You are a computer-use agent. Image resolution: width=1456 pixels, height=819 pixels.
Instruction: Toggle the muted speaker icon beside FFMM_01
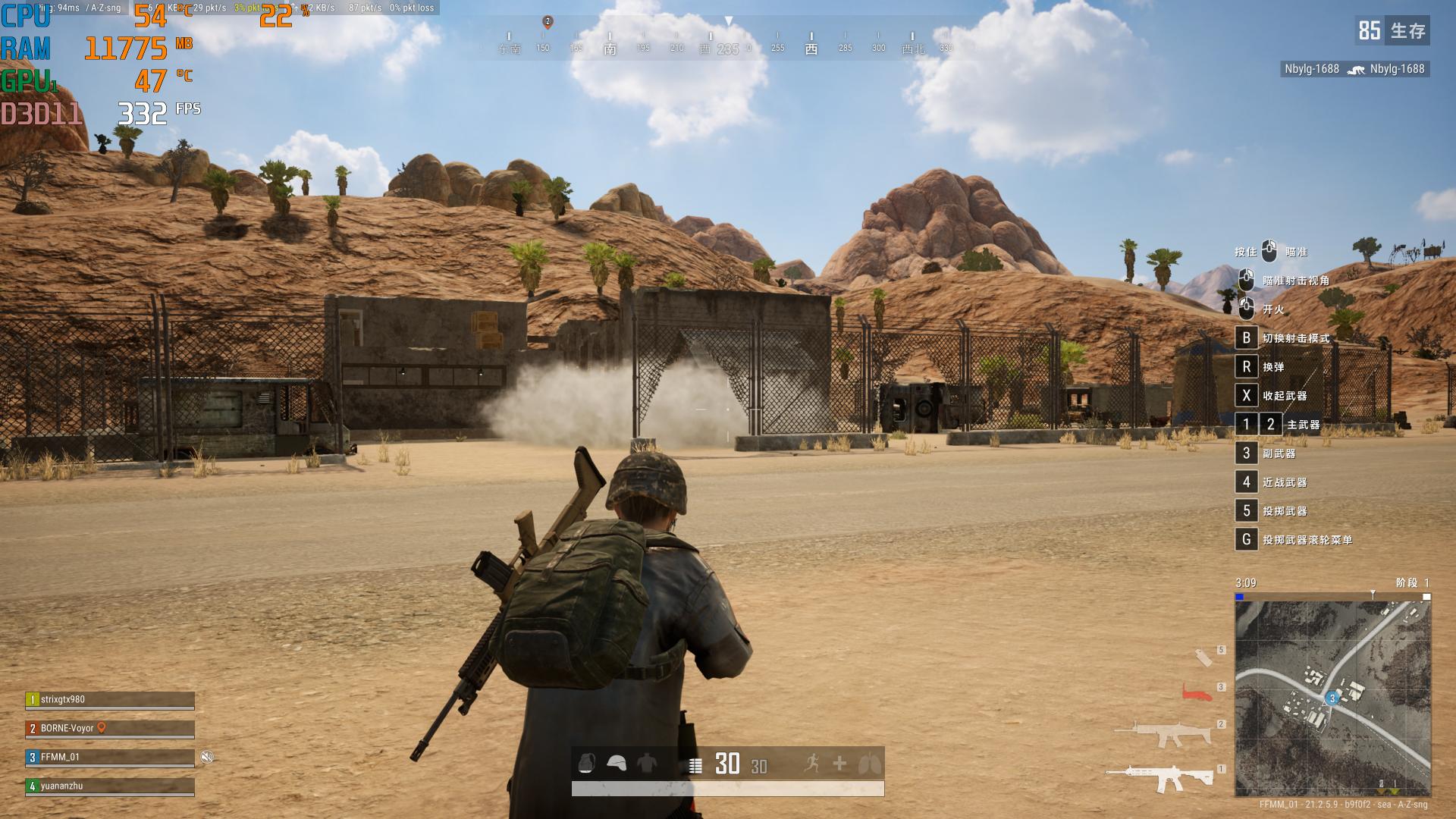[x=207, y=757]
